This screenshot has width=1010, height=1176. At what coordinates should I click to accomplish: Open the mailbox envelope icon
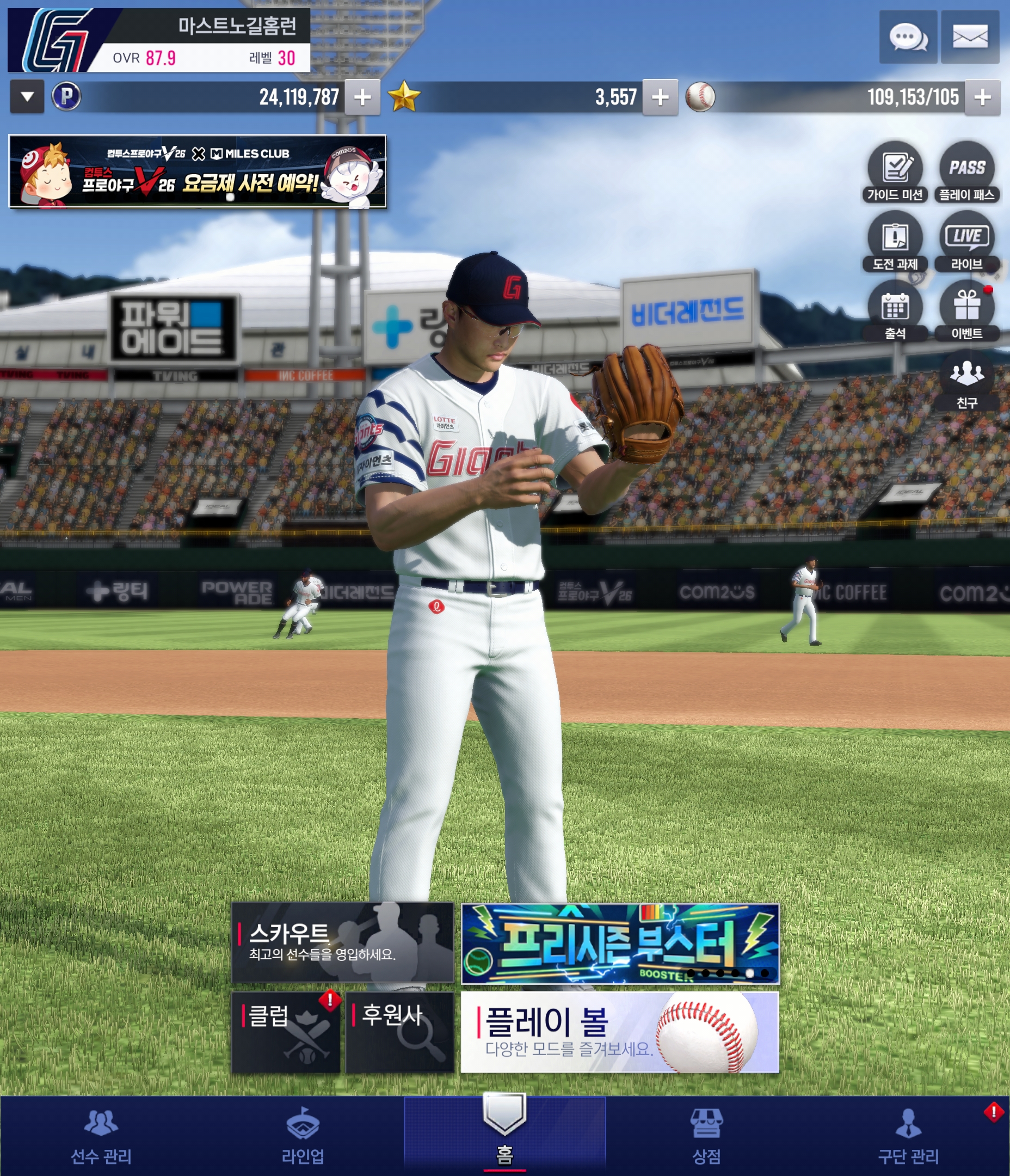[970, 38]
